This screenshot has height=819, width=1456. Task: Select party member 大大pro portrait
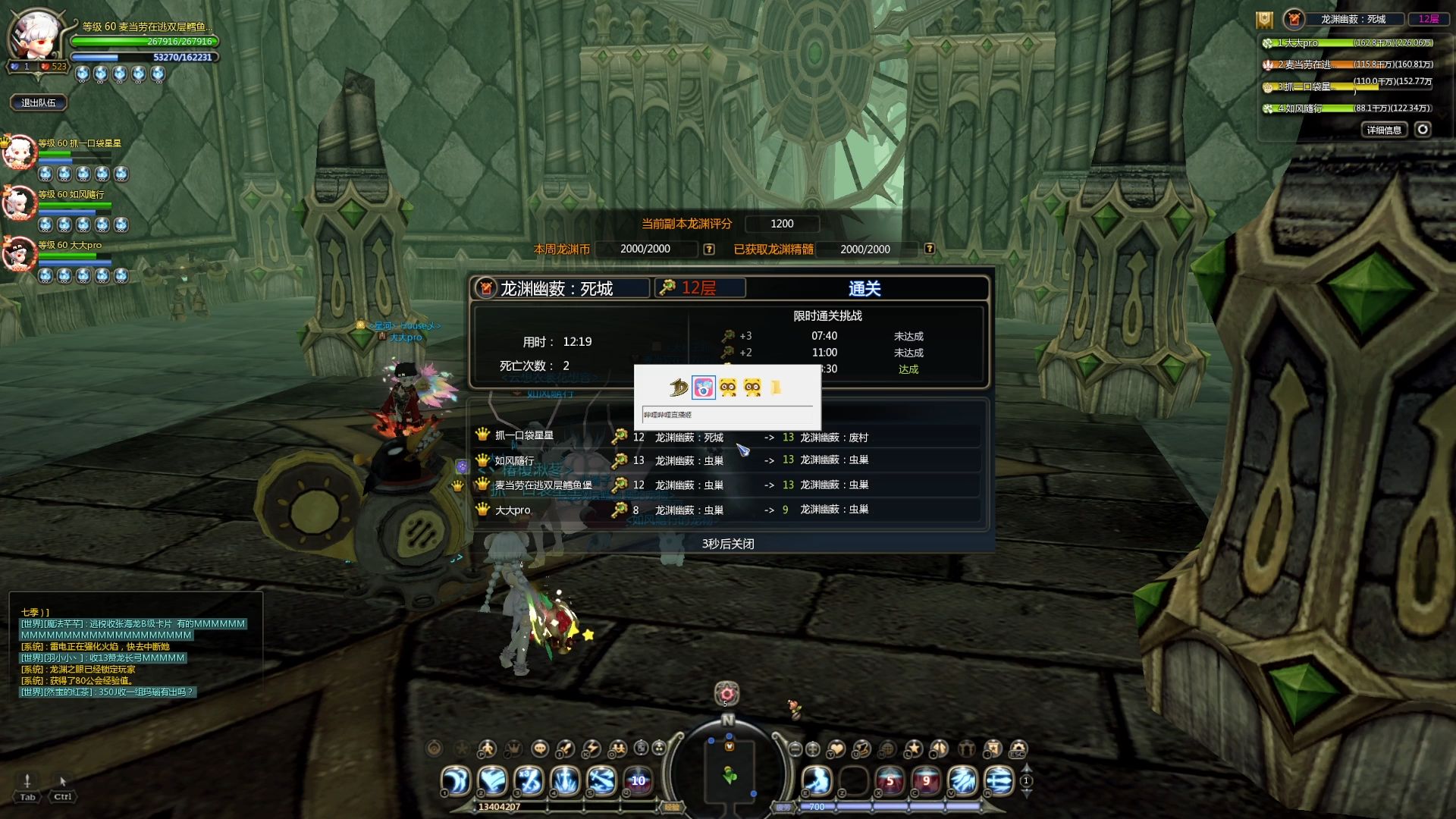[20, 254]
